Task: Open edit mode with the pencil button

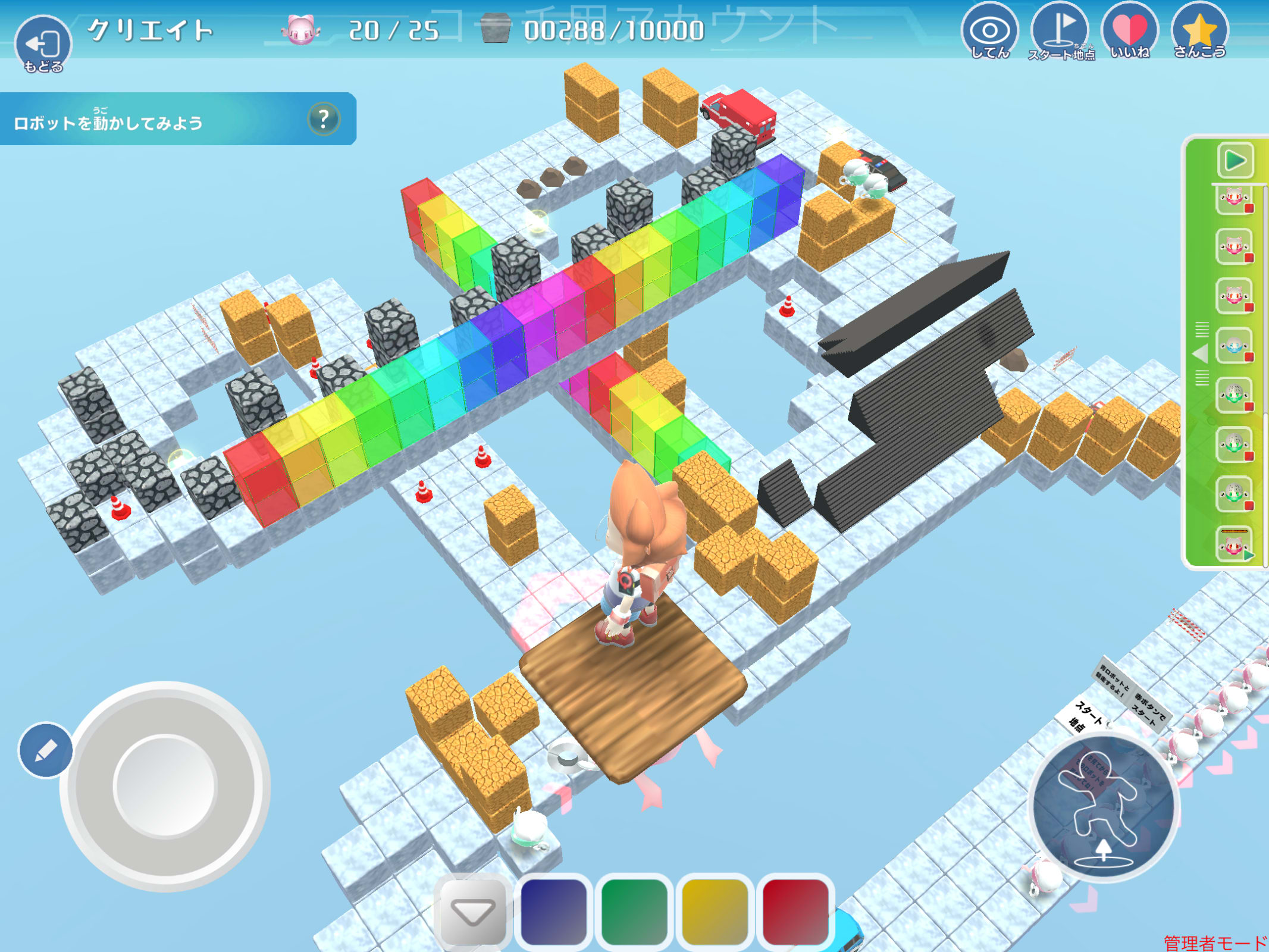Action: 46,750
